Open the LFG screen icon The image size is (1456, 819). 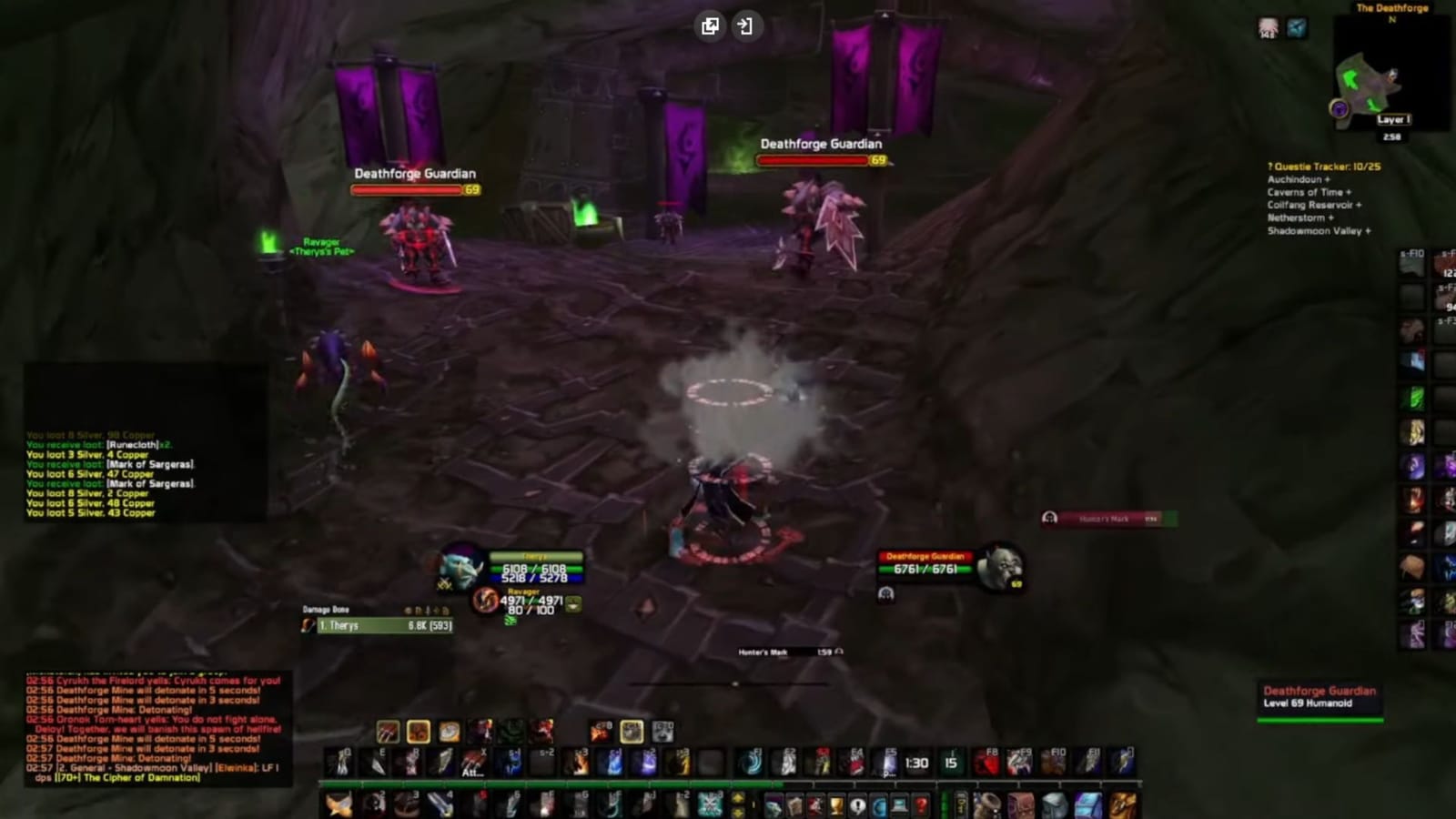900,804
